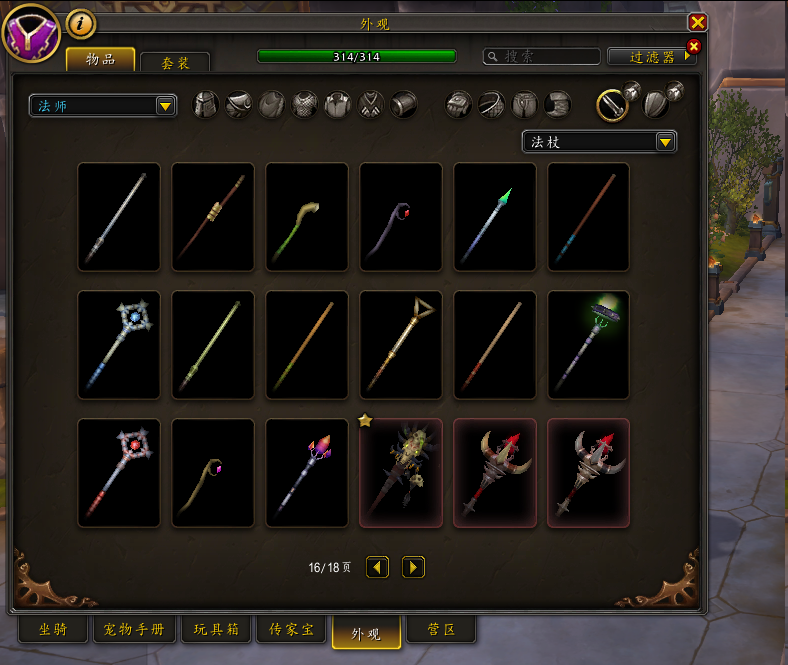The width and height of the screenshot is (788, 665).
Task: Open the 宠物手册 pet journal tab
Action: coord(135,630)
